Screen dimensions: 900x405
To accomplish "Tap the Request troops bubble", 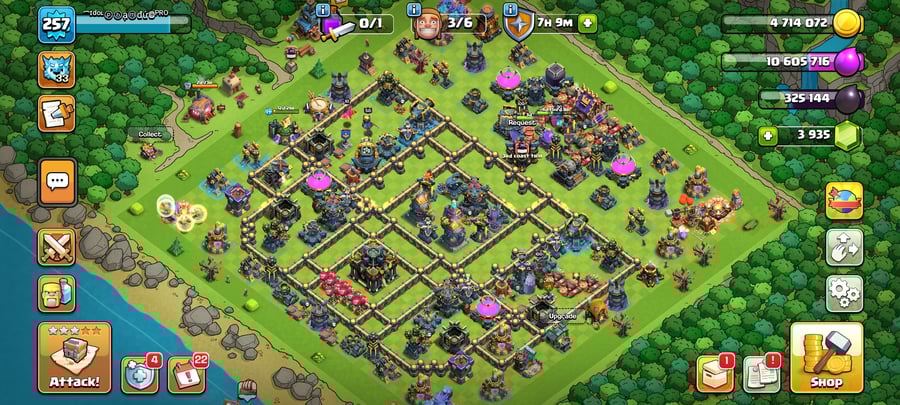I will click(x=521, y=122).
